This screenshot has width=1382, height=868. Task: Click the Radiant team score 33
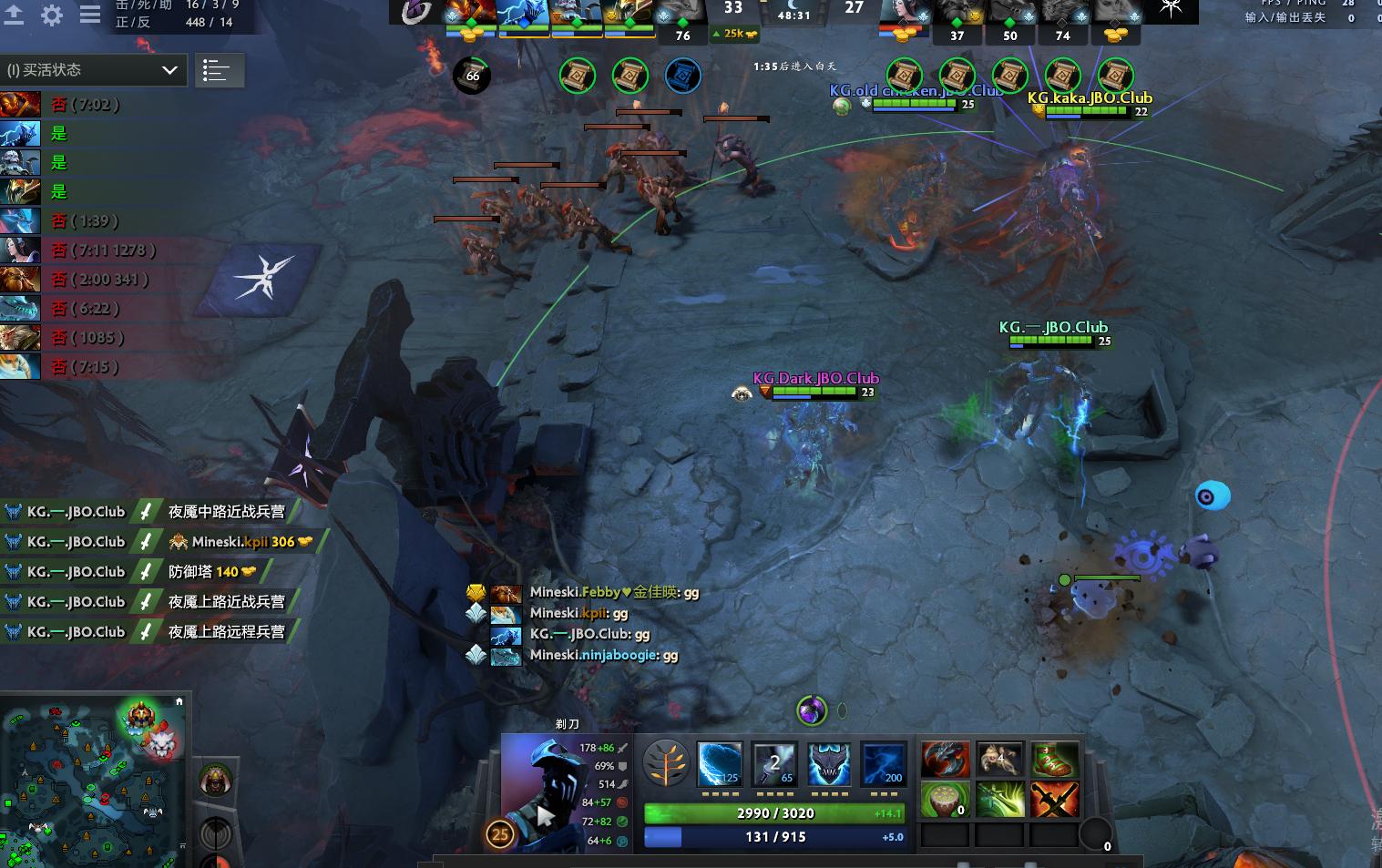[733, 7]
